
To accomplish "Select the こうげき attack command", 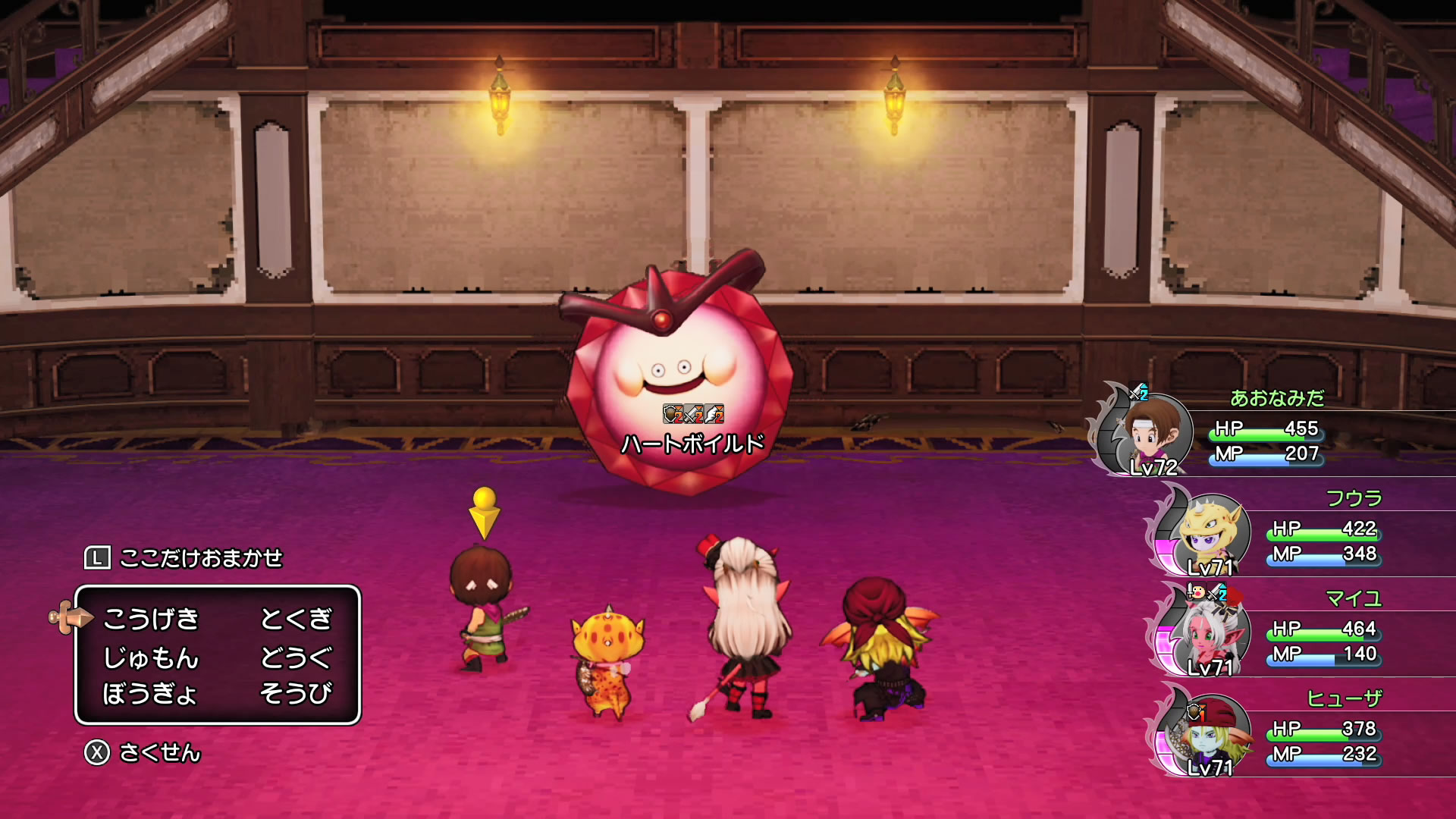I will (151, 620).
